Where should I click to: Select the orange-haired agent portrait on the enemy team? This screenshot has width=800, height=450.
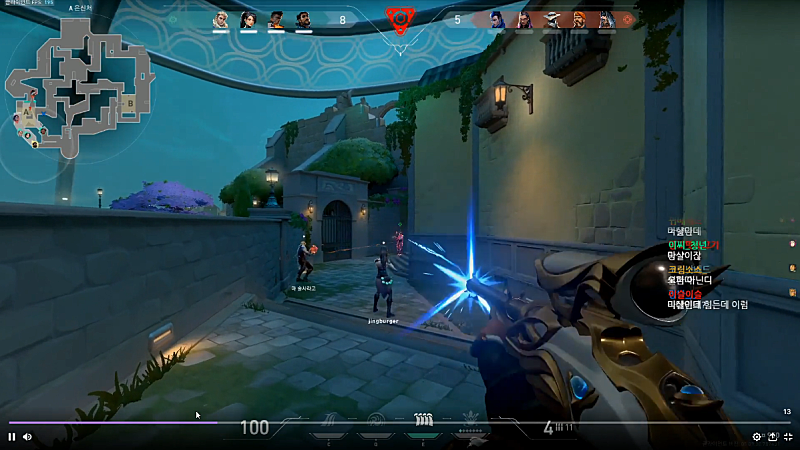coord(579,19)
